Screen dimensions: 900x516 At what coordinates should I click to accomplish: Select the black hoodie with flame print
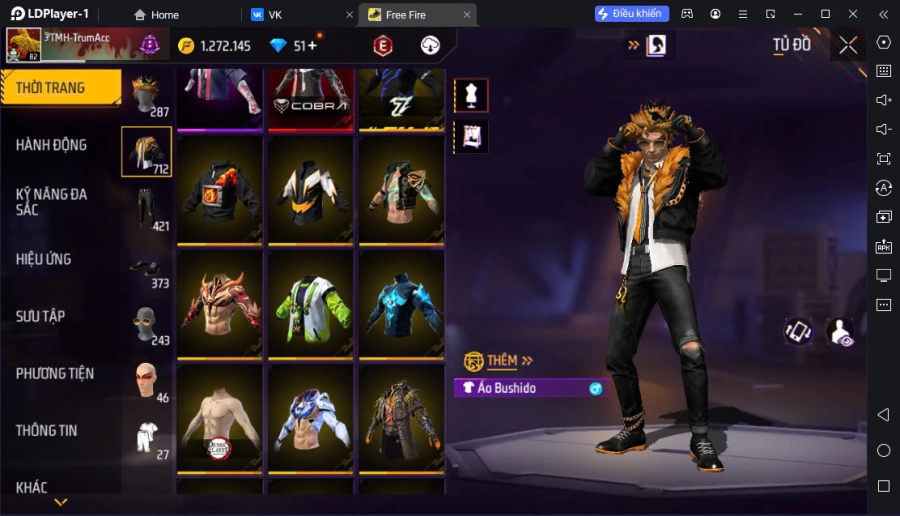(x=219, y=190)
